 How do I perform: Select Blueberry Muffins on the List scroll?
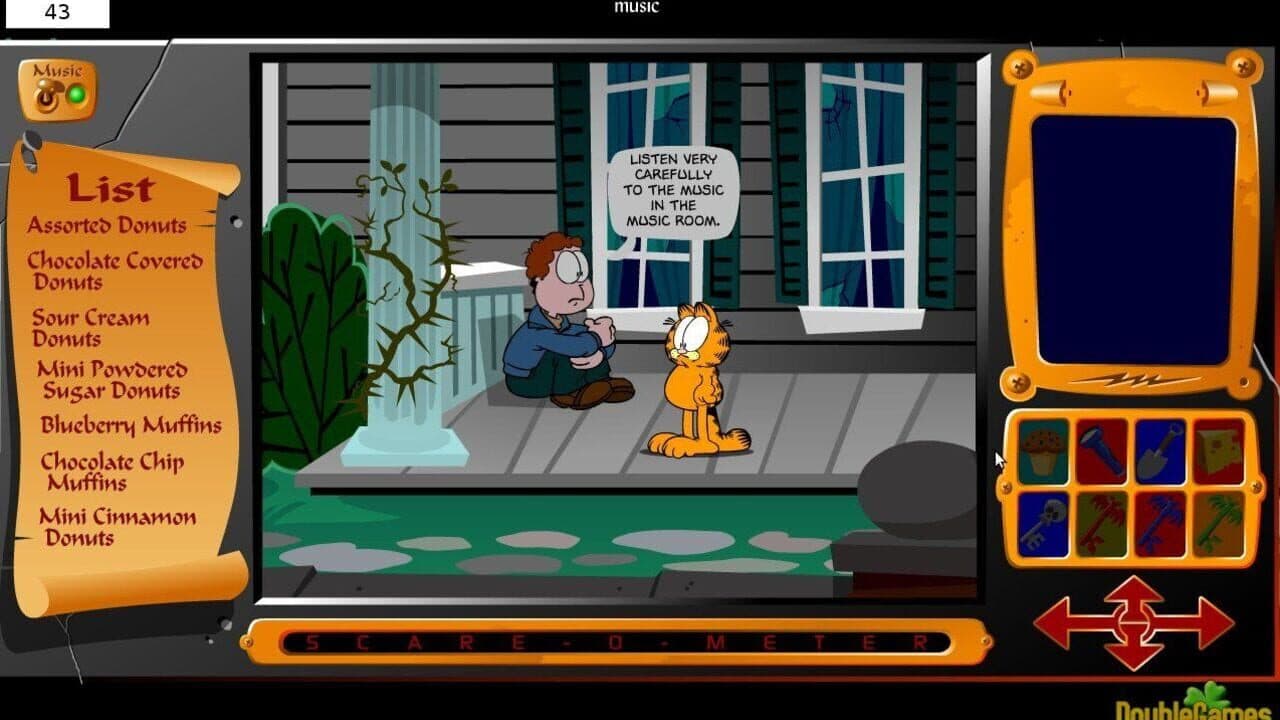click(129, 425)
